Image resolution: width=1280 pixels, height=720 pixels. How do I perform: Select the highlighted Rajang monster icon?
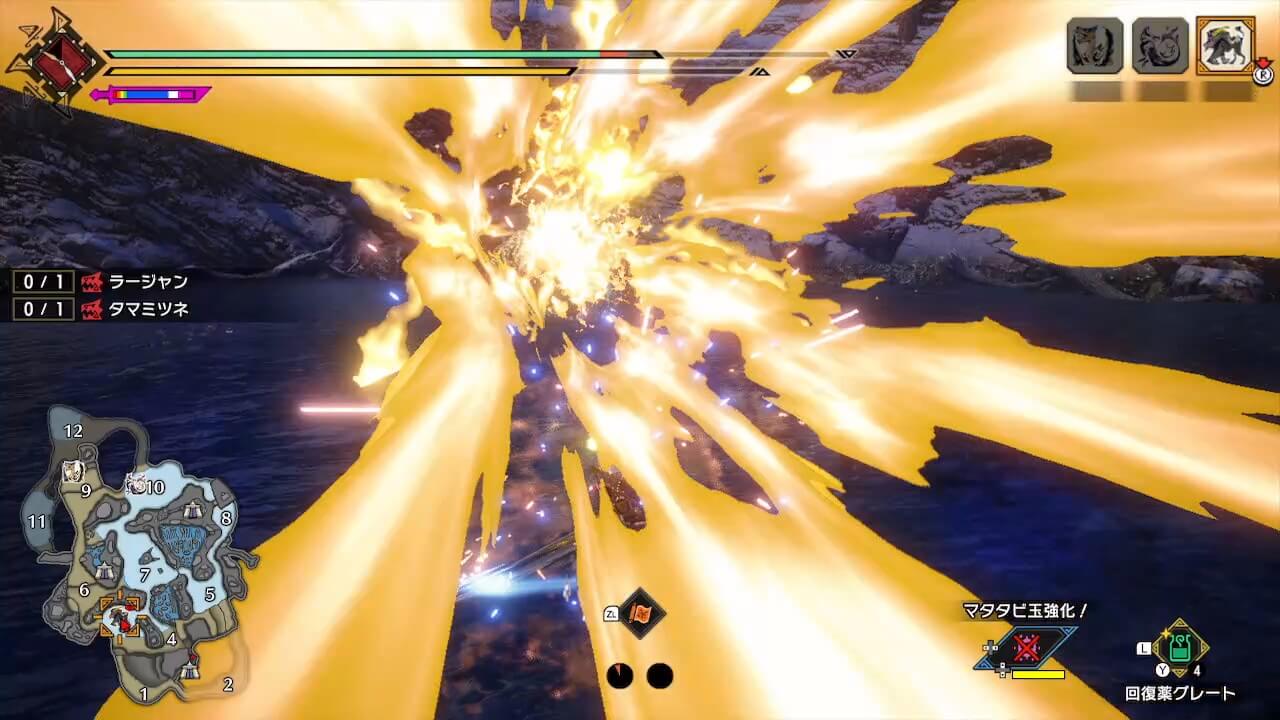(x=1225, y=46)
